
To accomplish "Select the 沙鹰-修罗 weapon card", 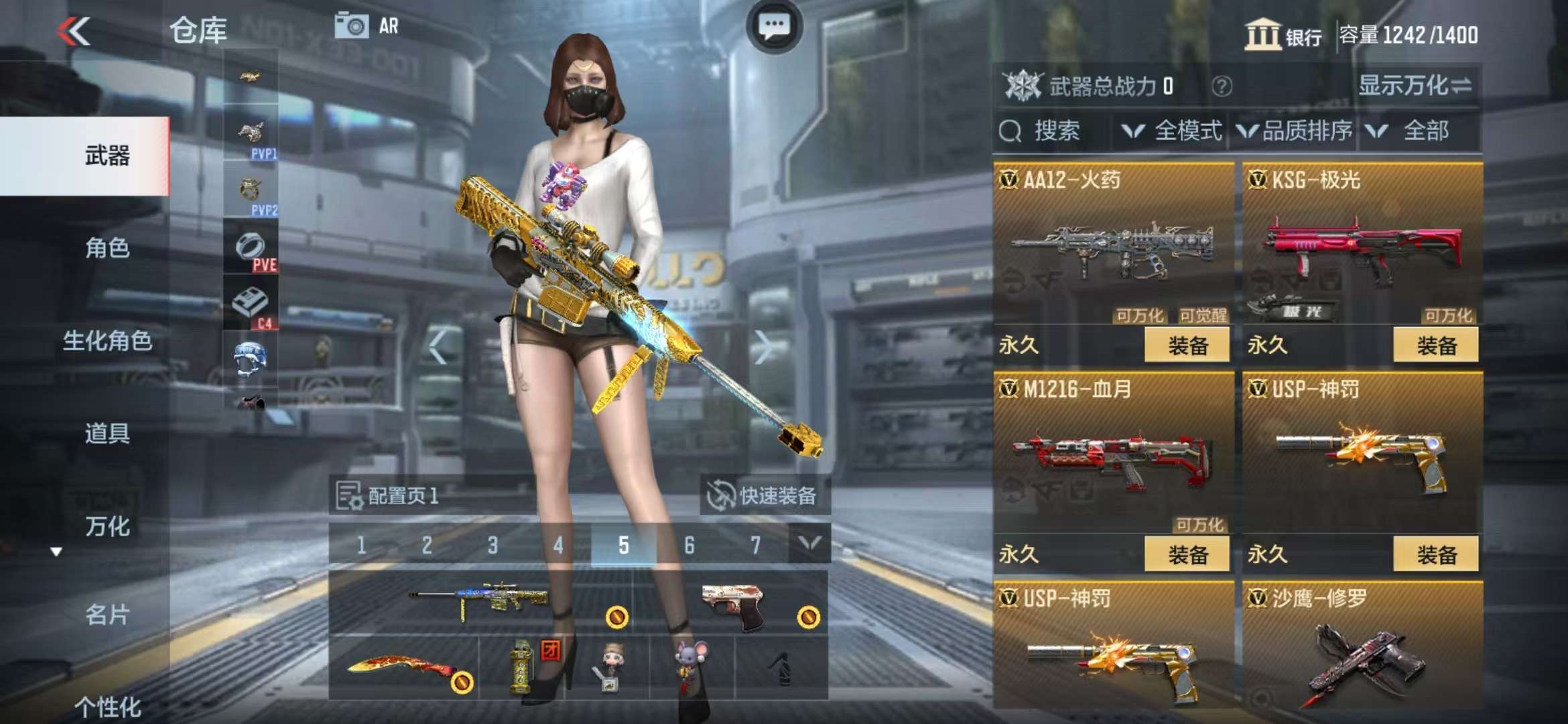I will click(1362, 647).
